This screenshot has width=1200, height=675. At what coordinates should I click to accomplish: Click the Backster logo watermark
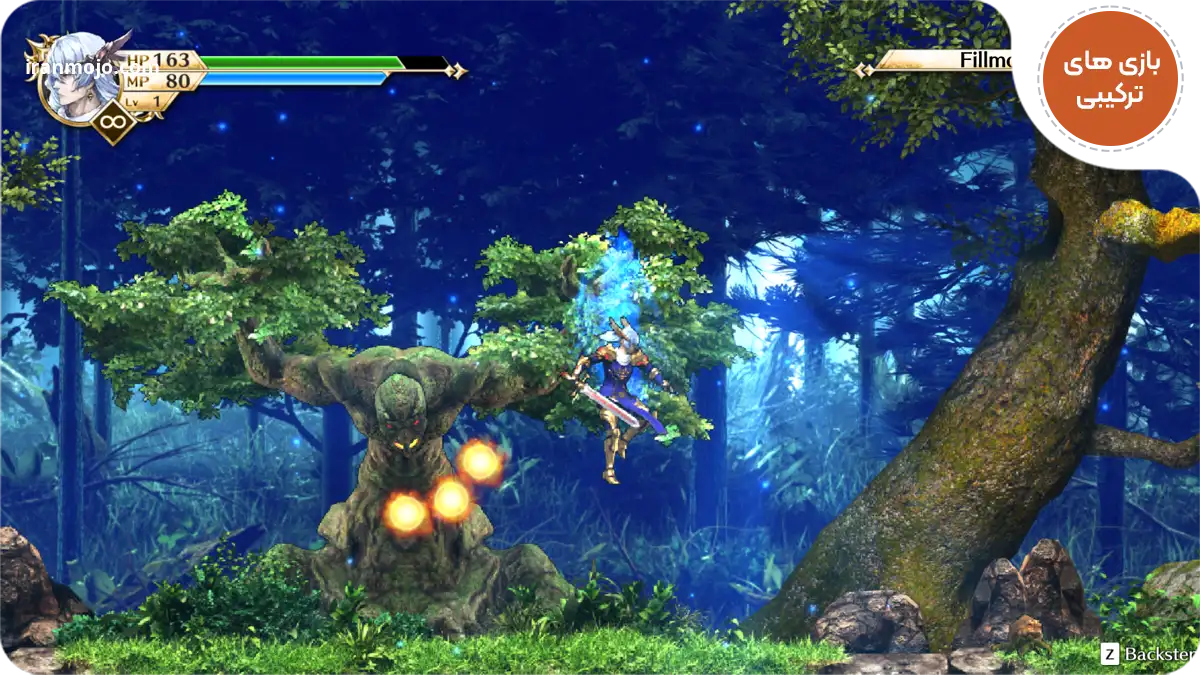[1148, 655]
